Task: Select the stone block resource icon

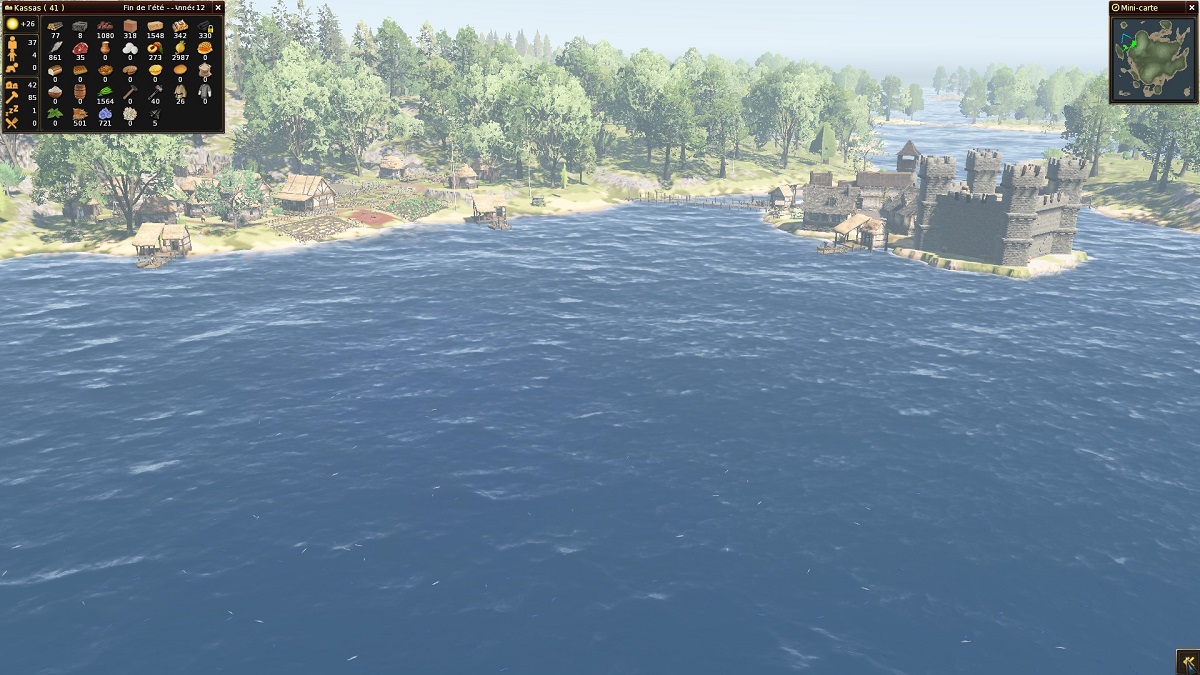Action: 80,25
